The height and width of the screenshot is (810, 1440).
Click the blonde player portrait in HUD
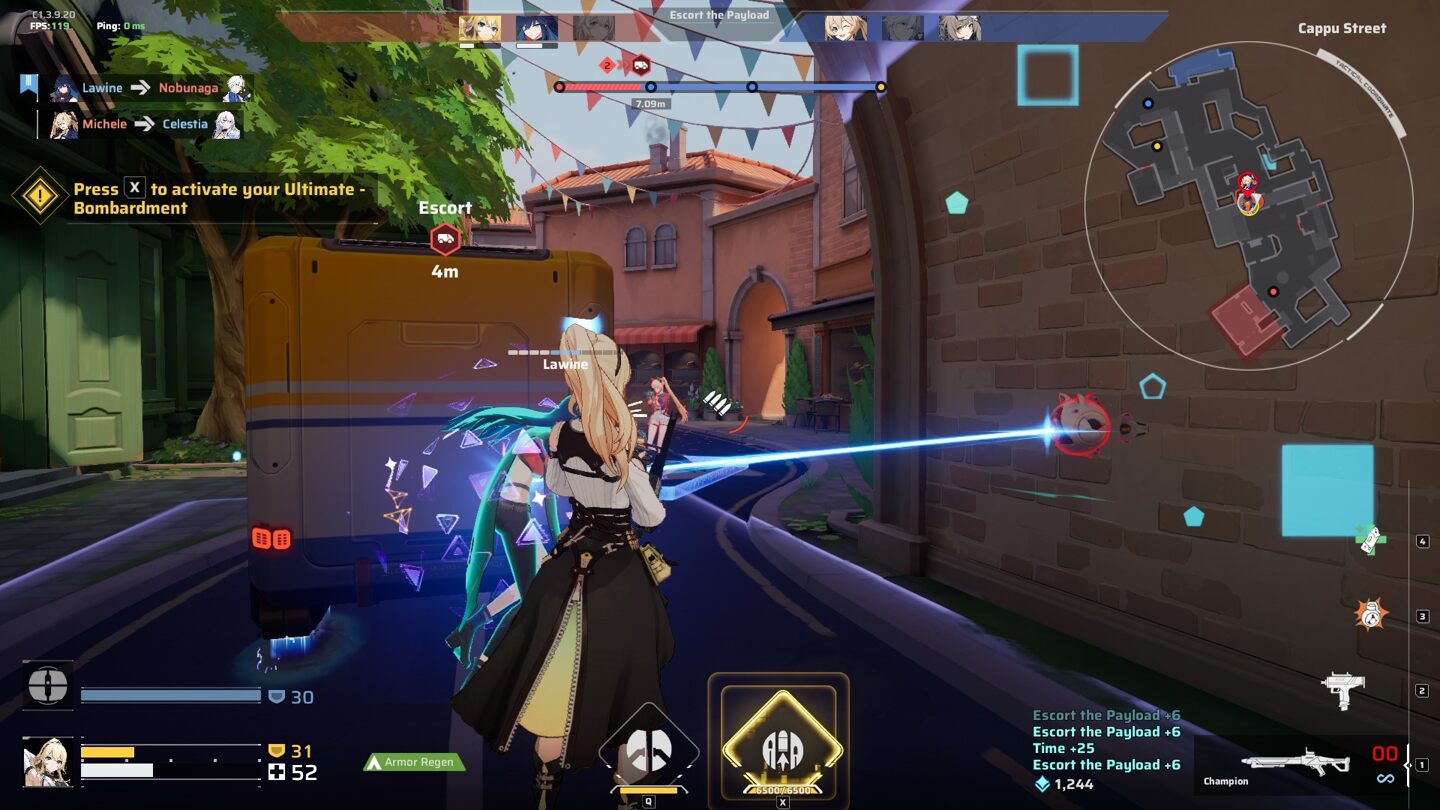(x=47, y=762)
